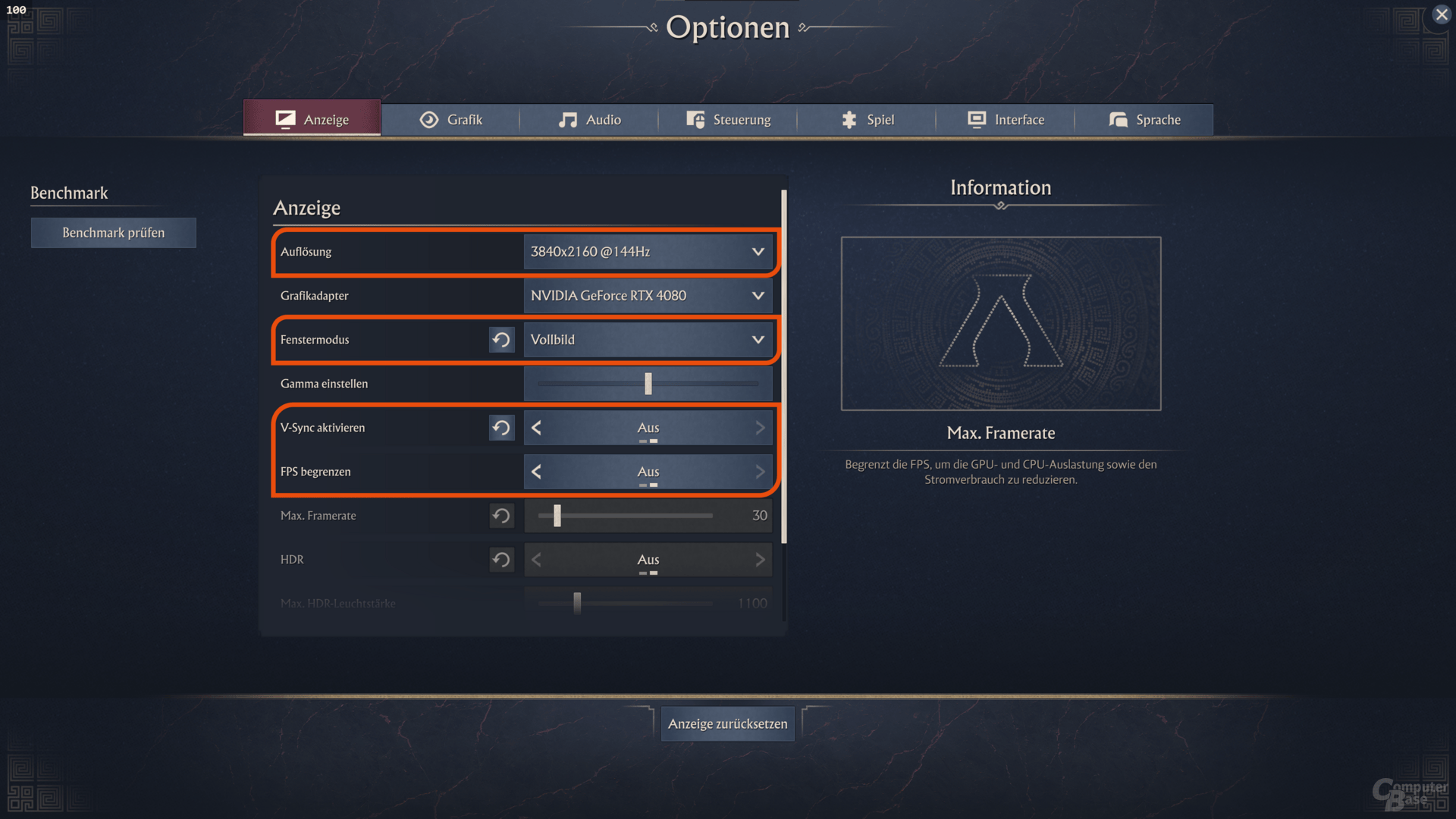
Task: Select the Anzeige tab
Action: pyautogui.click(x=312, y=119)
